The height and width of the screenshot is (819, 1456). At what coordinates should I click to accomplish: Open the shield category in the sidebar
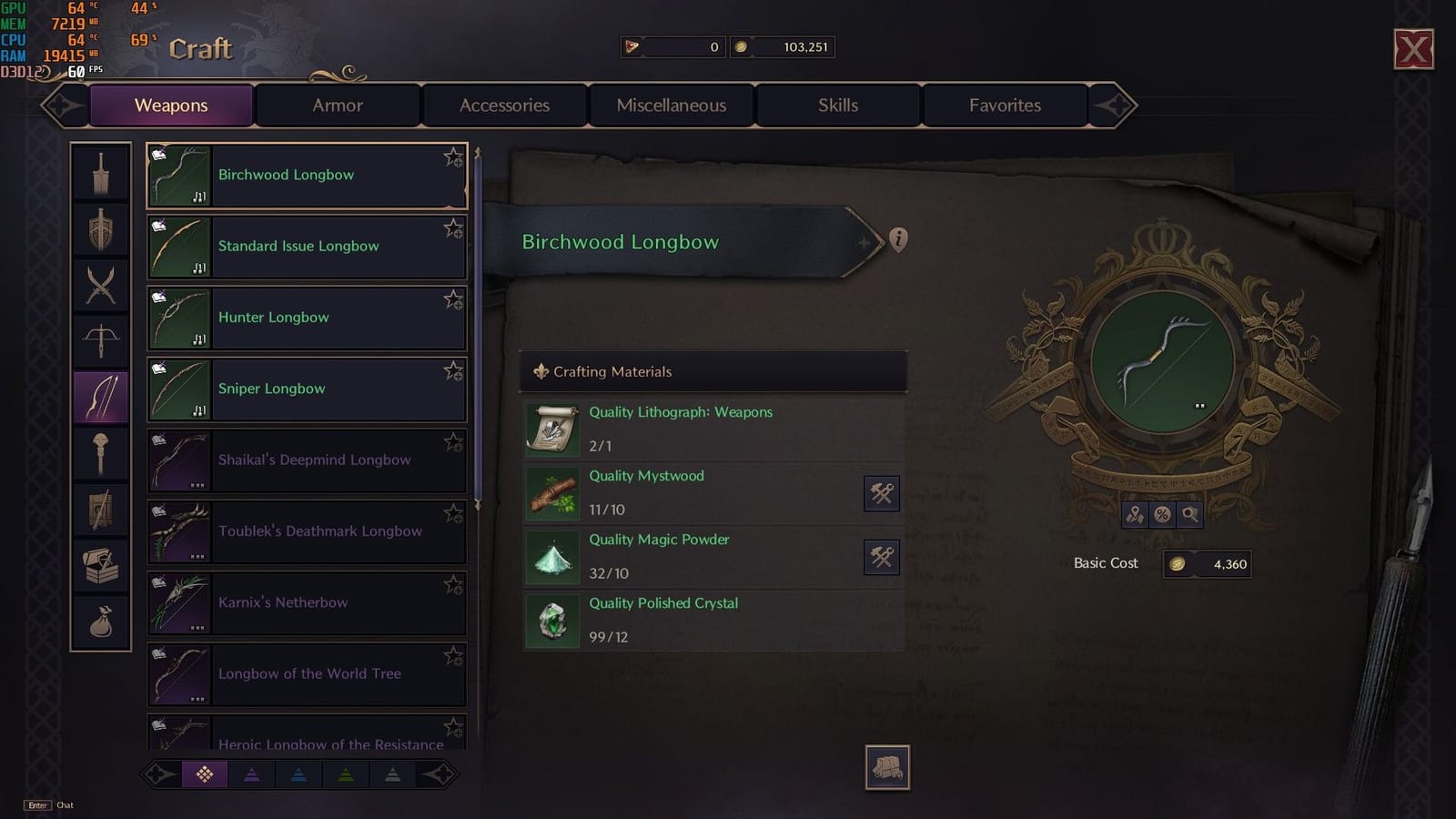[101, 227]
